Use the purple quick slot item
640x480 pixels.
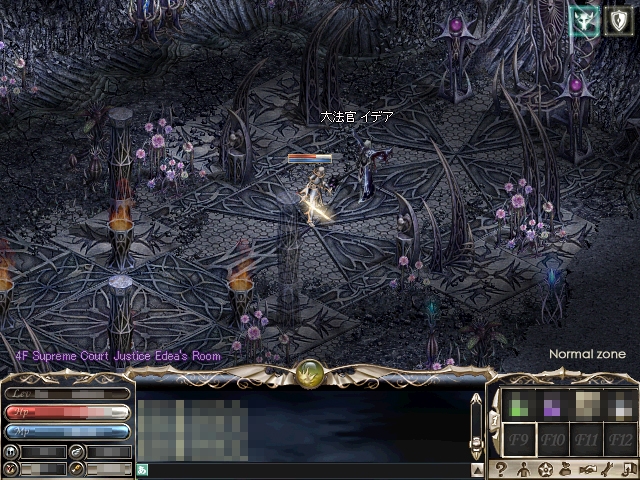point(552,404)
